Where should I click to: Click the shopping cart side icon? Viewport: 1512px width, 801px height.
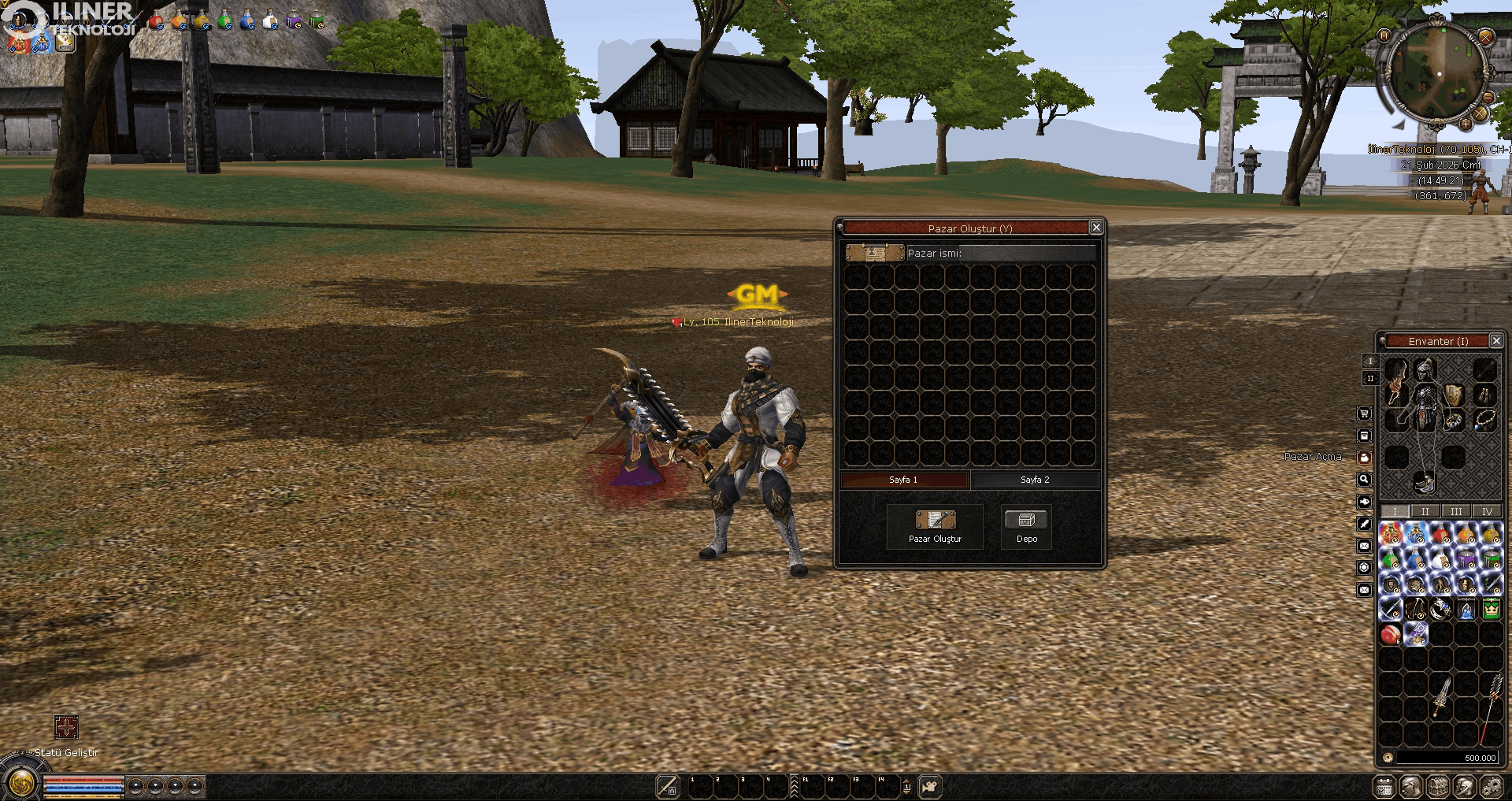(x=1365, y=413)
